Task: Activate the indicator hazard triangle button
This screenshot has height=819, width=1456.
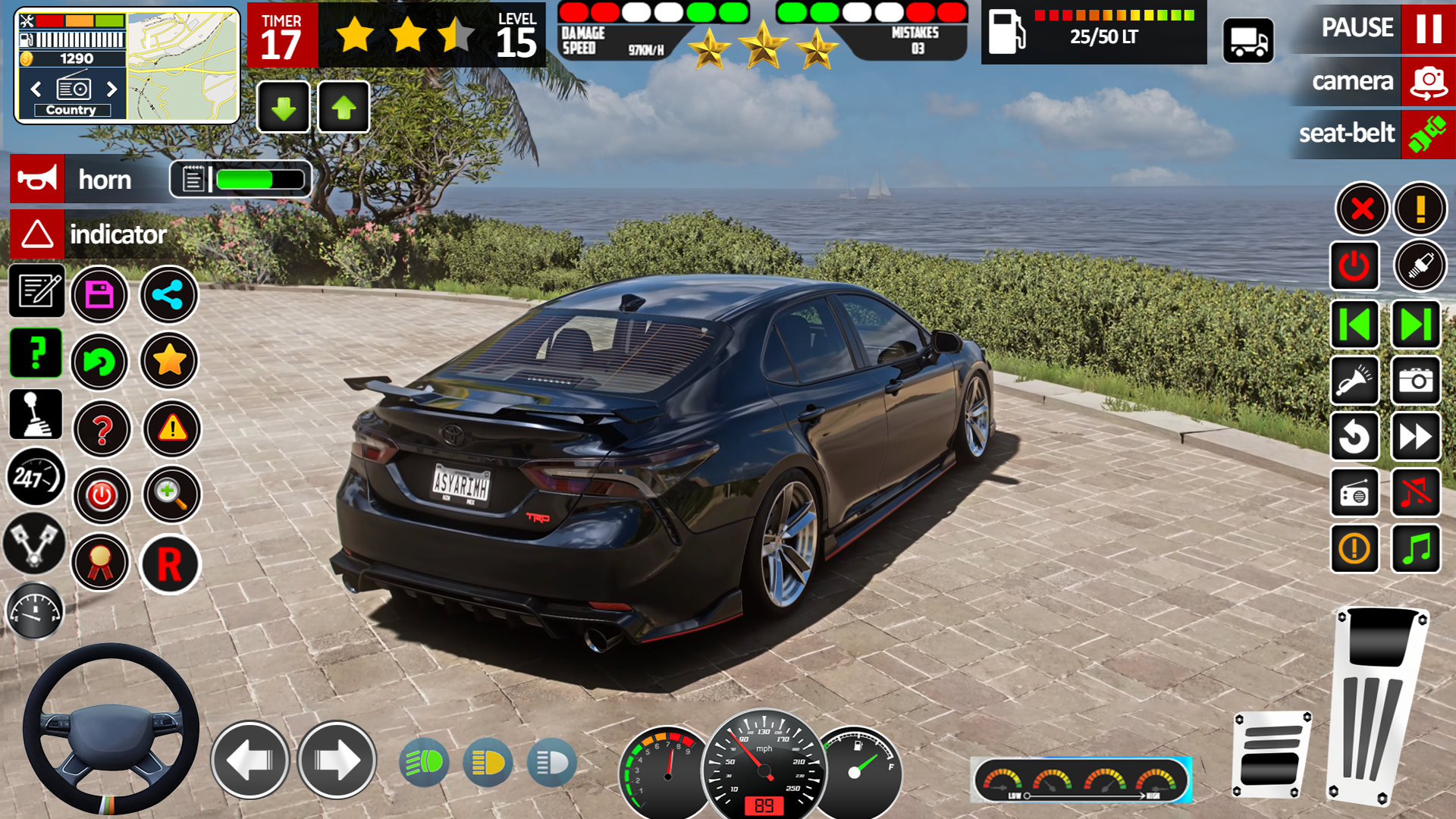Action: [37, 234]
